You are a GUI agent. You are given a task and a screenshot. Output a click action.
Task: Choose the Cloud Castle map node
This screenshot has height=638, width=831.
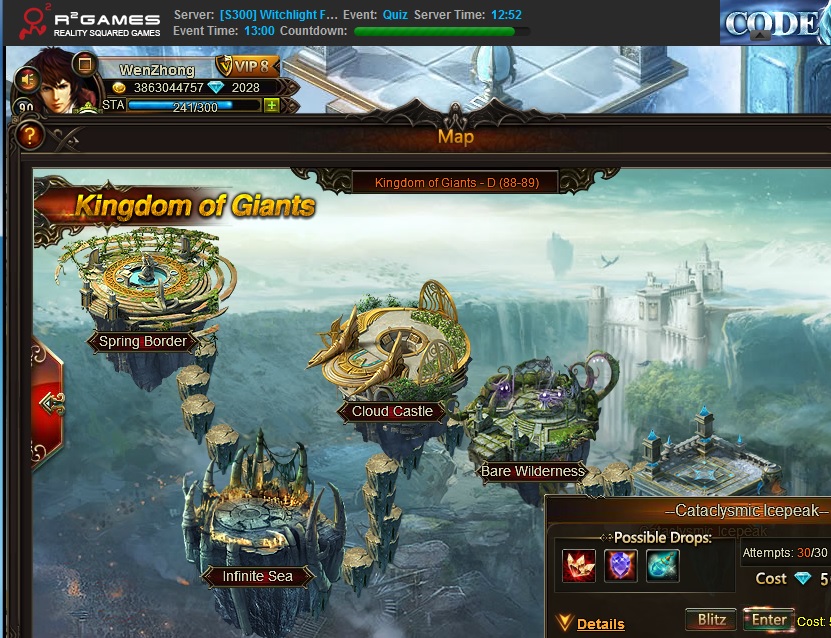(392, 411)
